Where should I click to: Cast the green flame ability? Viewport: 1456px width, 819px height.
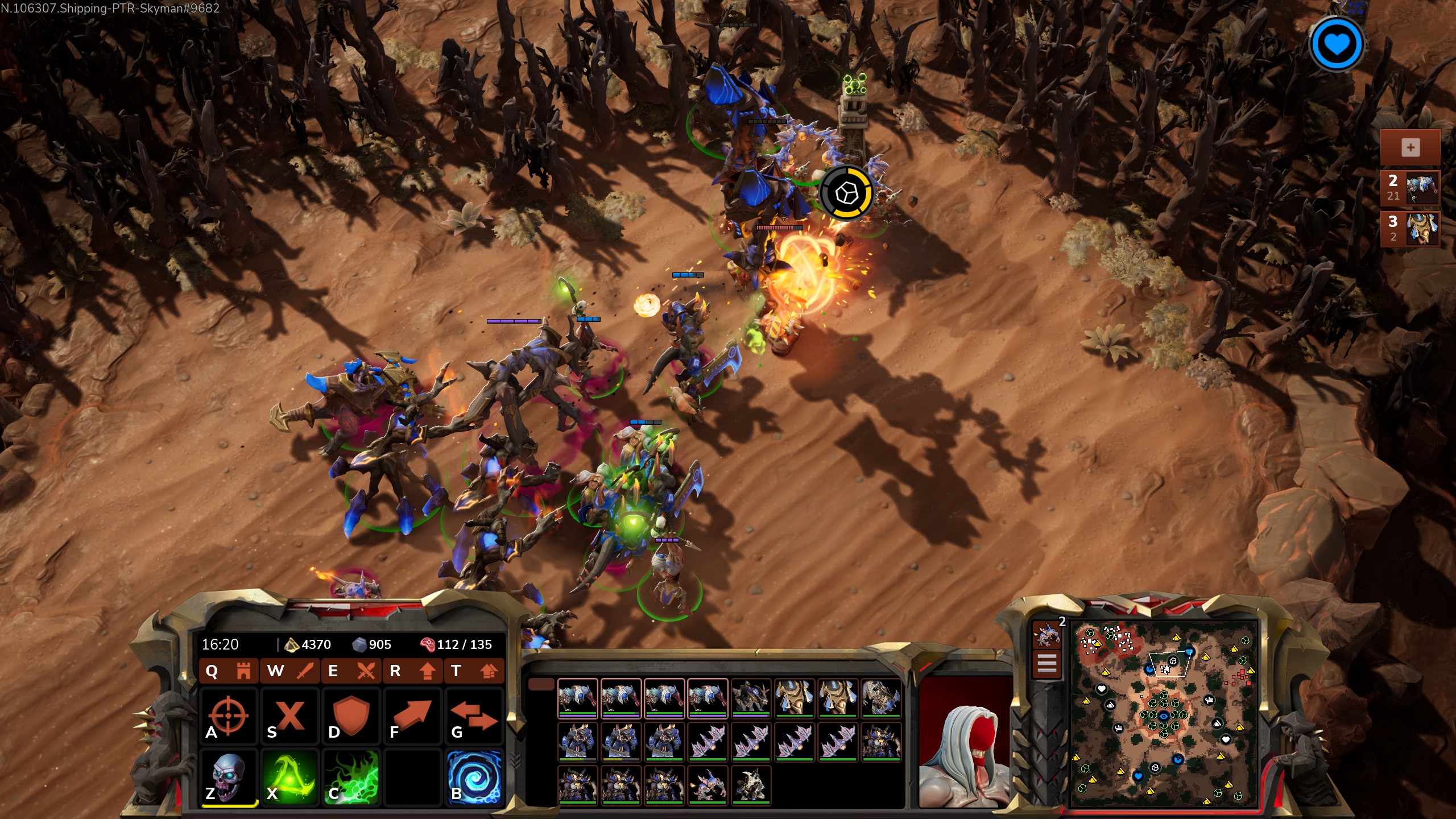point(351,777)
